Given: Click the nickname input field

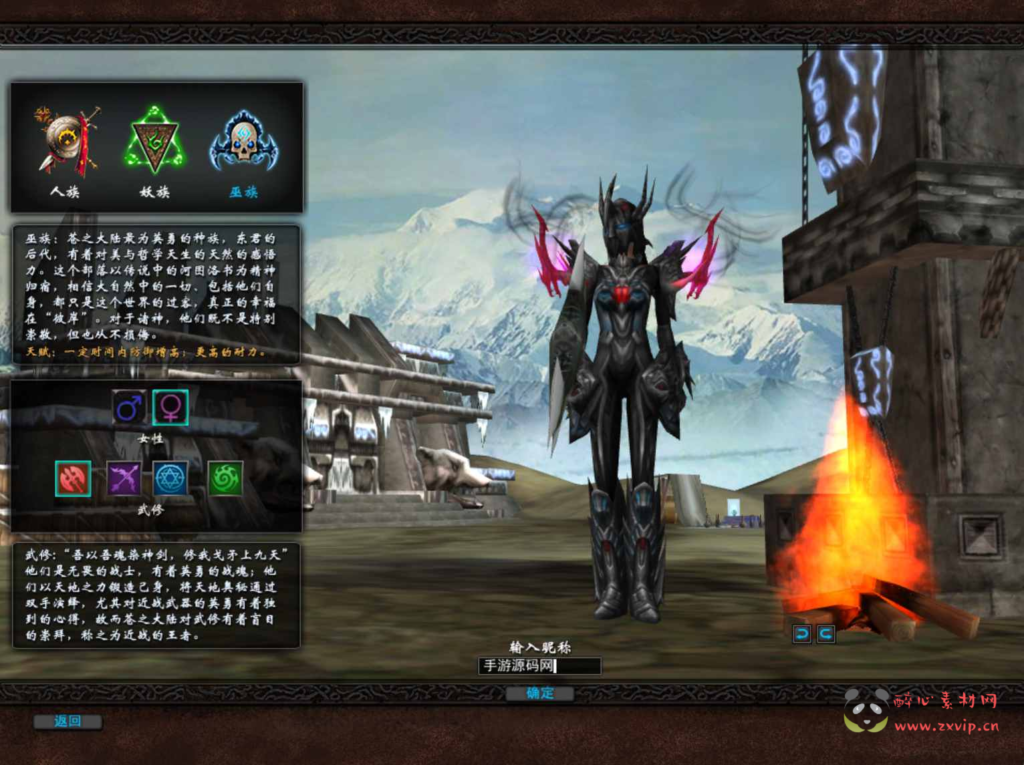Looking at the screenshot, I should click(539, 666).
